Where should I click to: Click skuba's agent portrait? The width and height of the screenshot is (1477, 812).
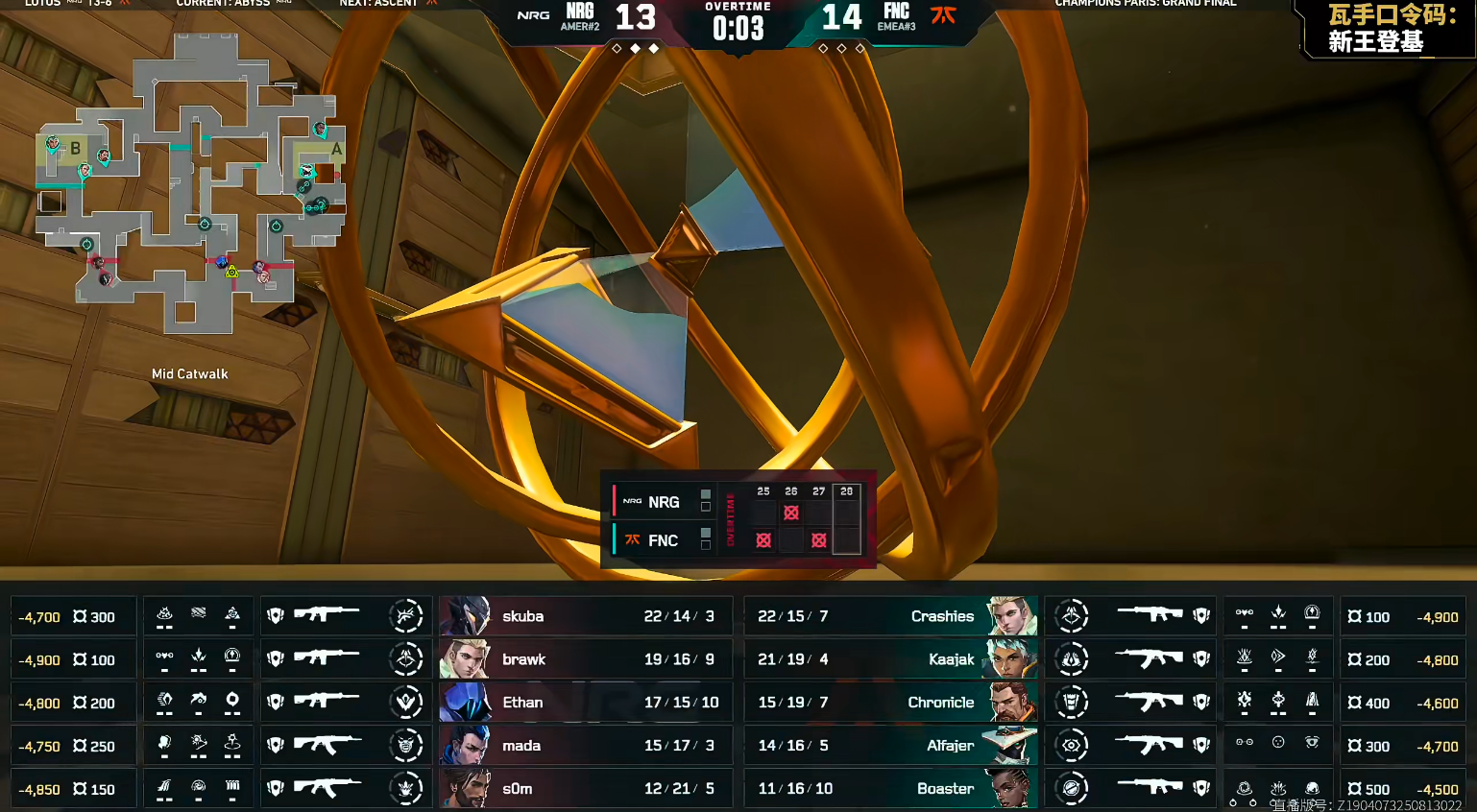coord(466,616)
